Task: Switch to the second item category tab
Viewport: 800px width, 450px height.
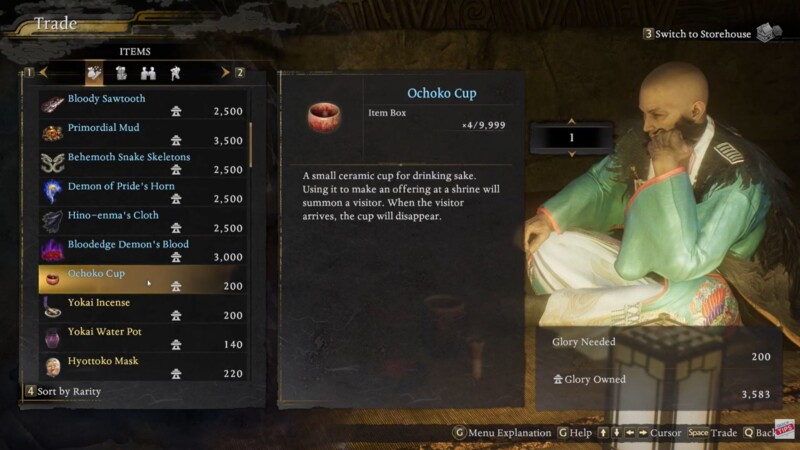Action: (121, 72)
